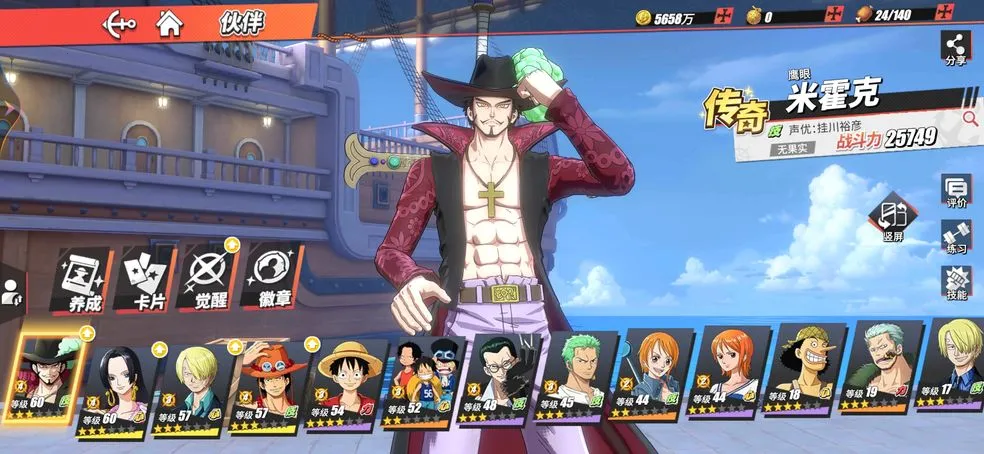
Task: Add meat stamina with the plus button
Action: pos(946,16)
